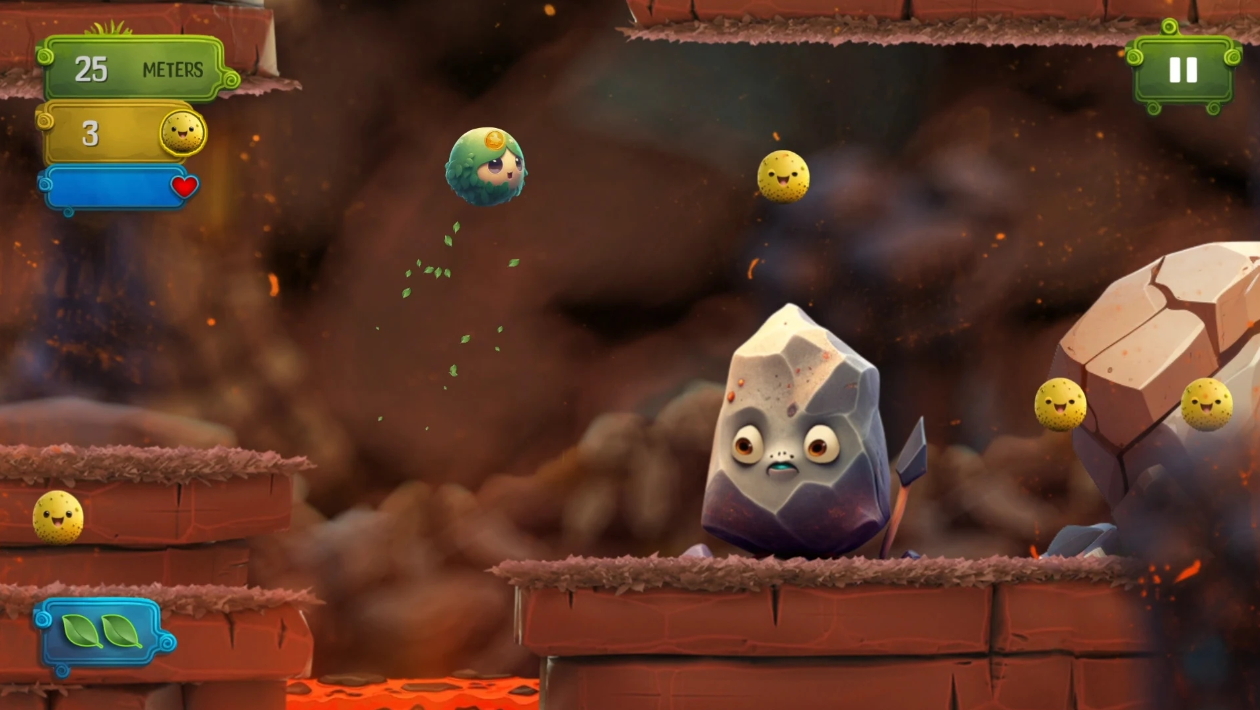Viewport: 1260px width, 710px height.
Task: Activate the twin-leaf ability panel
Action: pos(102,632)
